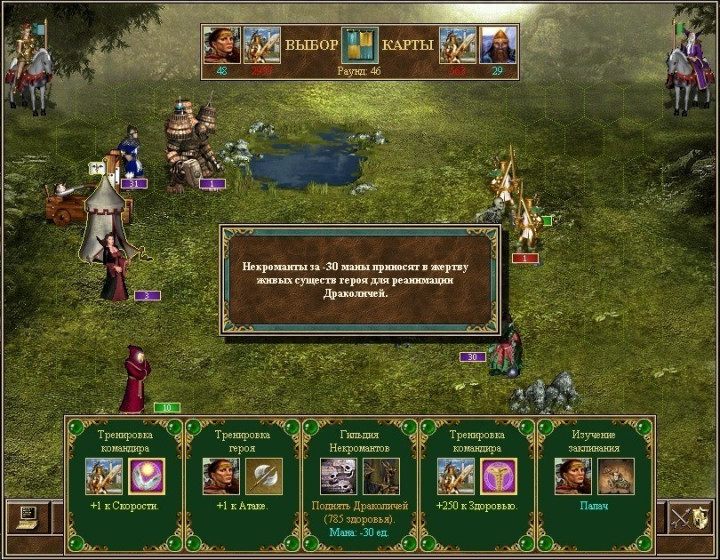Click the crossed swords and shield button
This screenshot has width=720, height=560.
(x=692, y=517)
